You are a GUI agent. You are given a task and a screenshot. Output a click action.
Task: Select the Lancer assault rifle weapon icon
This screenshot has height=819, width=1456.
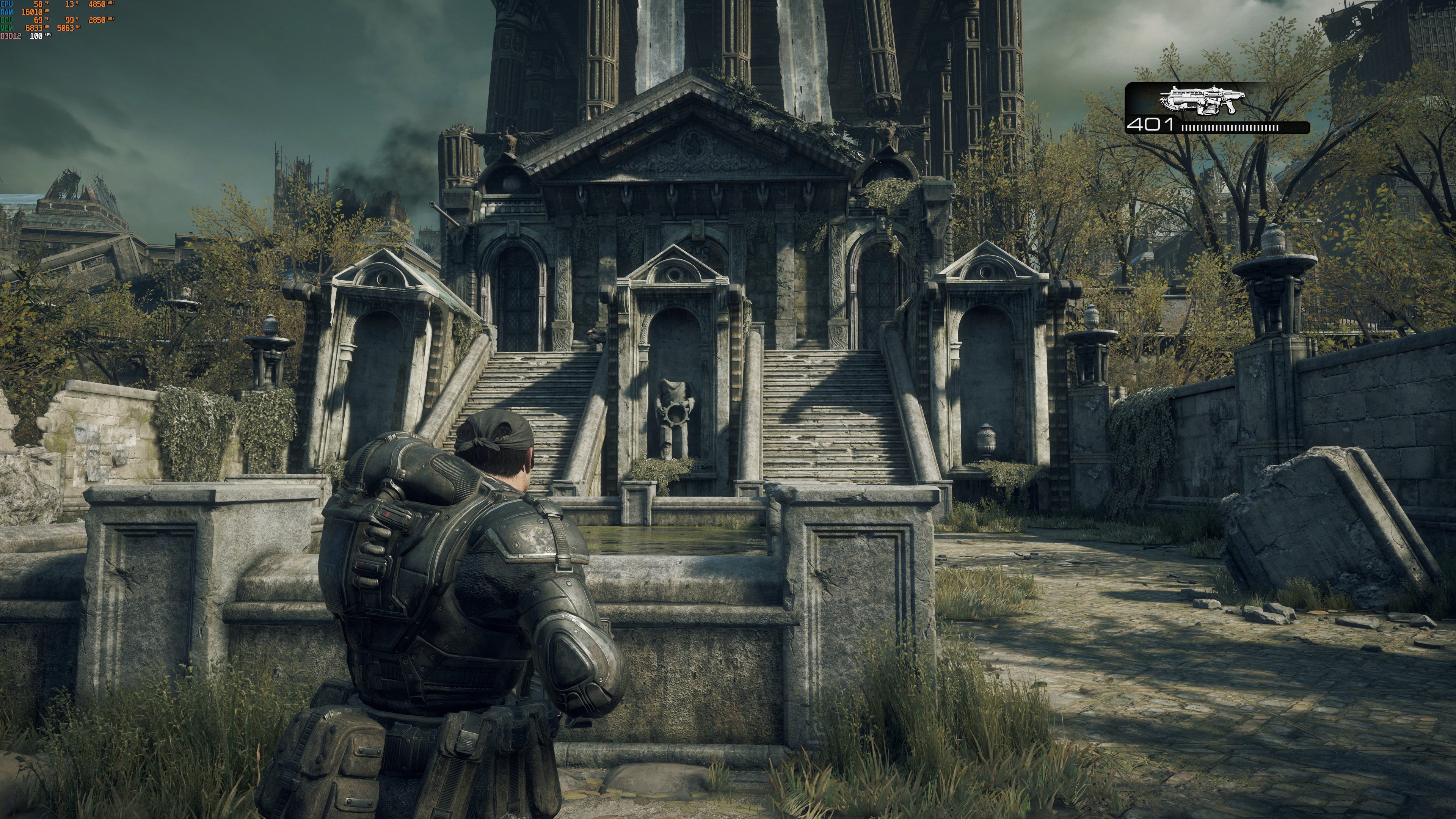pos(1202,100)
